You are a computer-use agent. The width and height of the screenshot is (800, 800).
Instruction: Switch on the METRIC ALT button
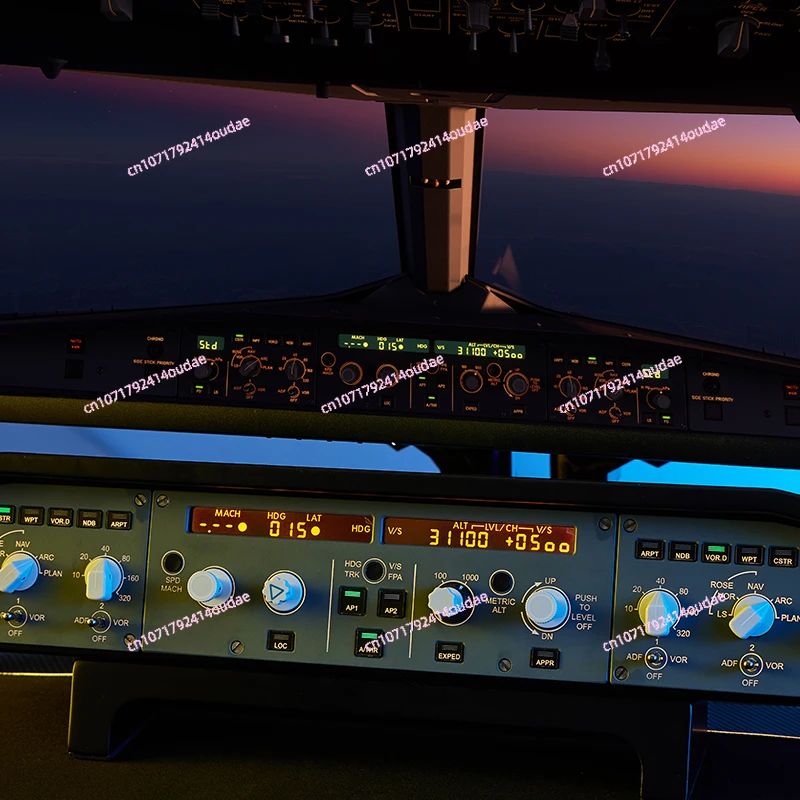(501, 582)
